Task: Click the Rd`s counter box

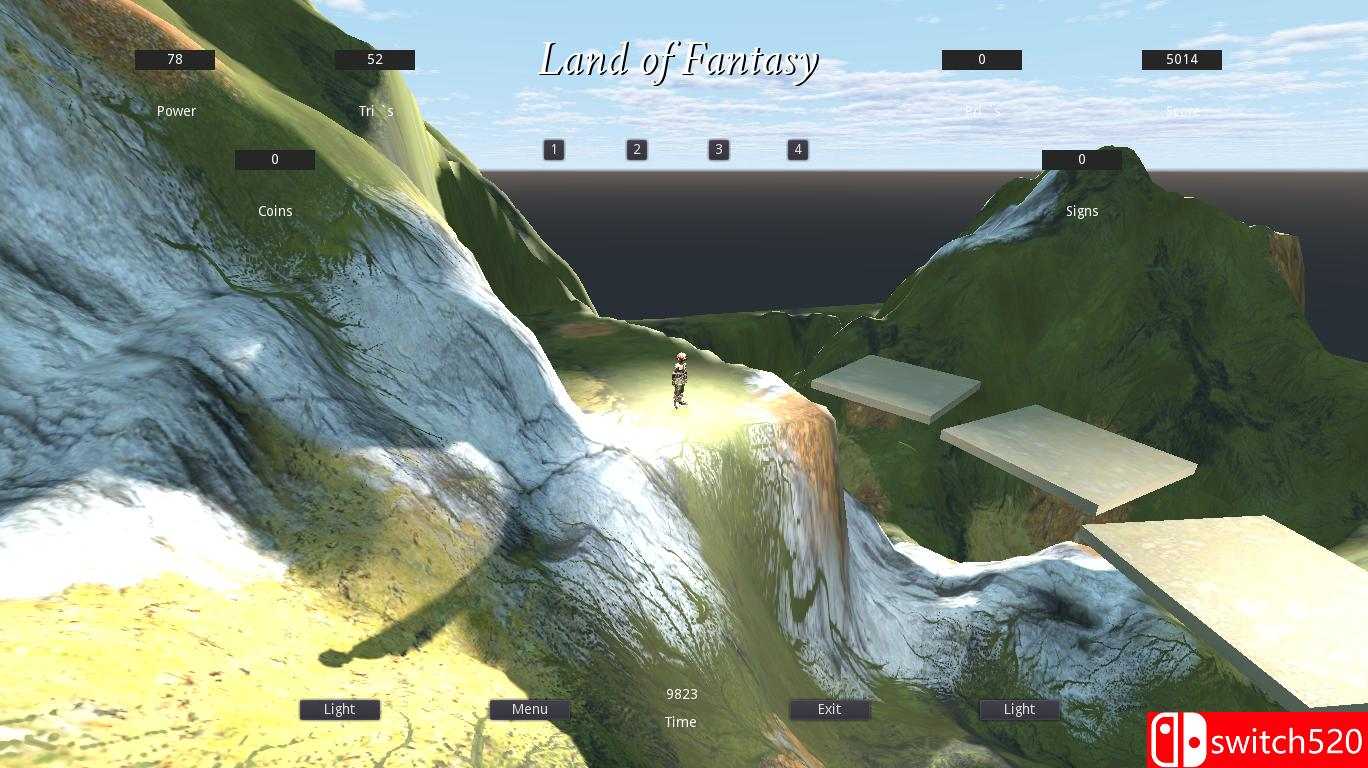Action: pyautogui.click(x=982, y=59)
